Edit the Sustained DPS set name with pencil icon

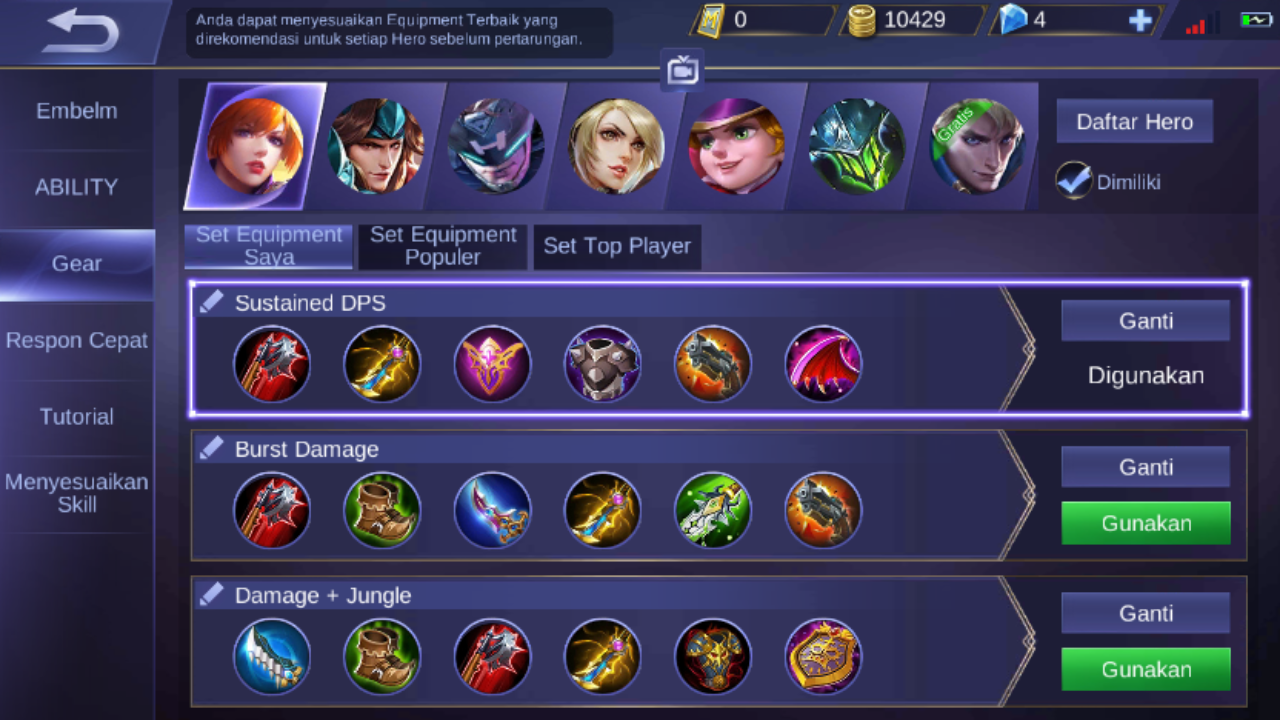(211, 301)
